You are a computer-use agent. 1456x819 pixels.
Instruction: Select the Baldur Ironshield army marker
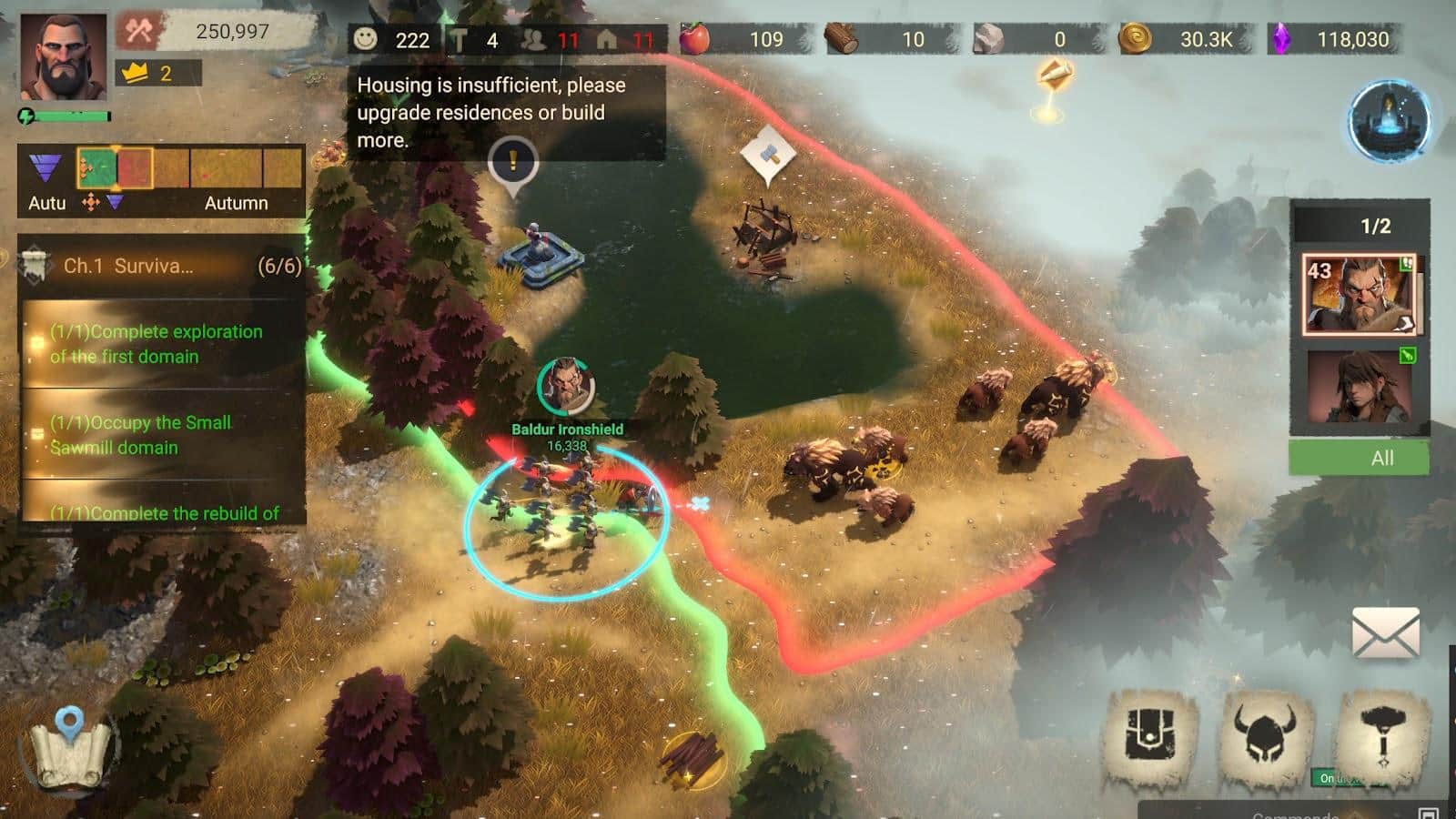[x=566, y=386]
